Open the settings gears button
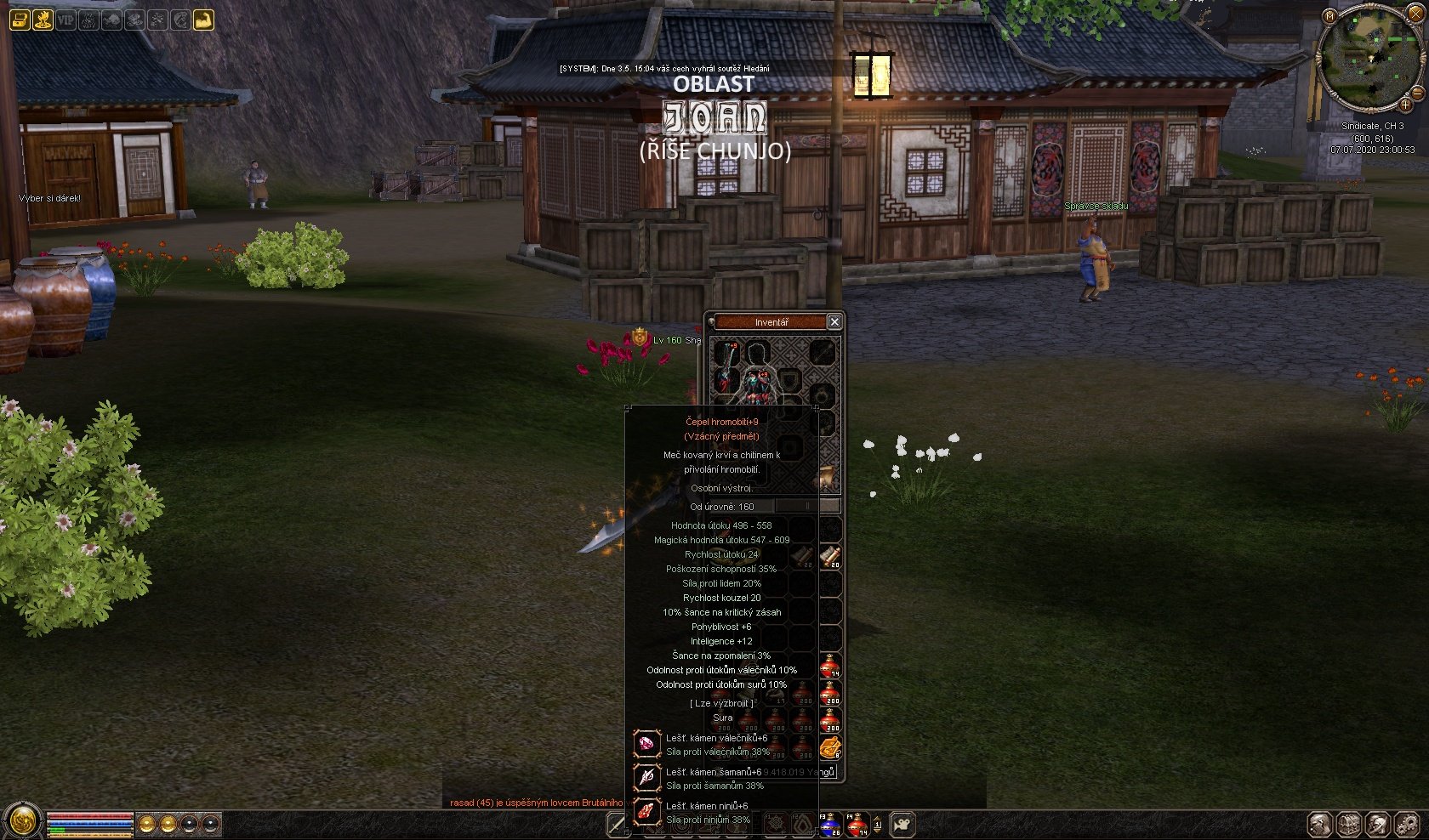1429x840 pixels. (x=1408, y=824)
